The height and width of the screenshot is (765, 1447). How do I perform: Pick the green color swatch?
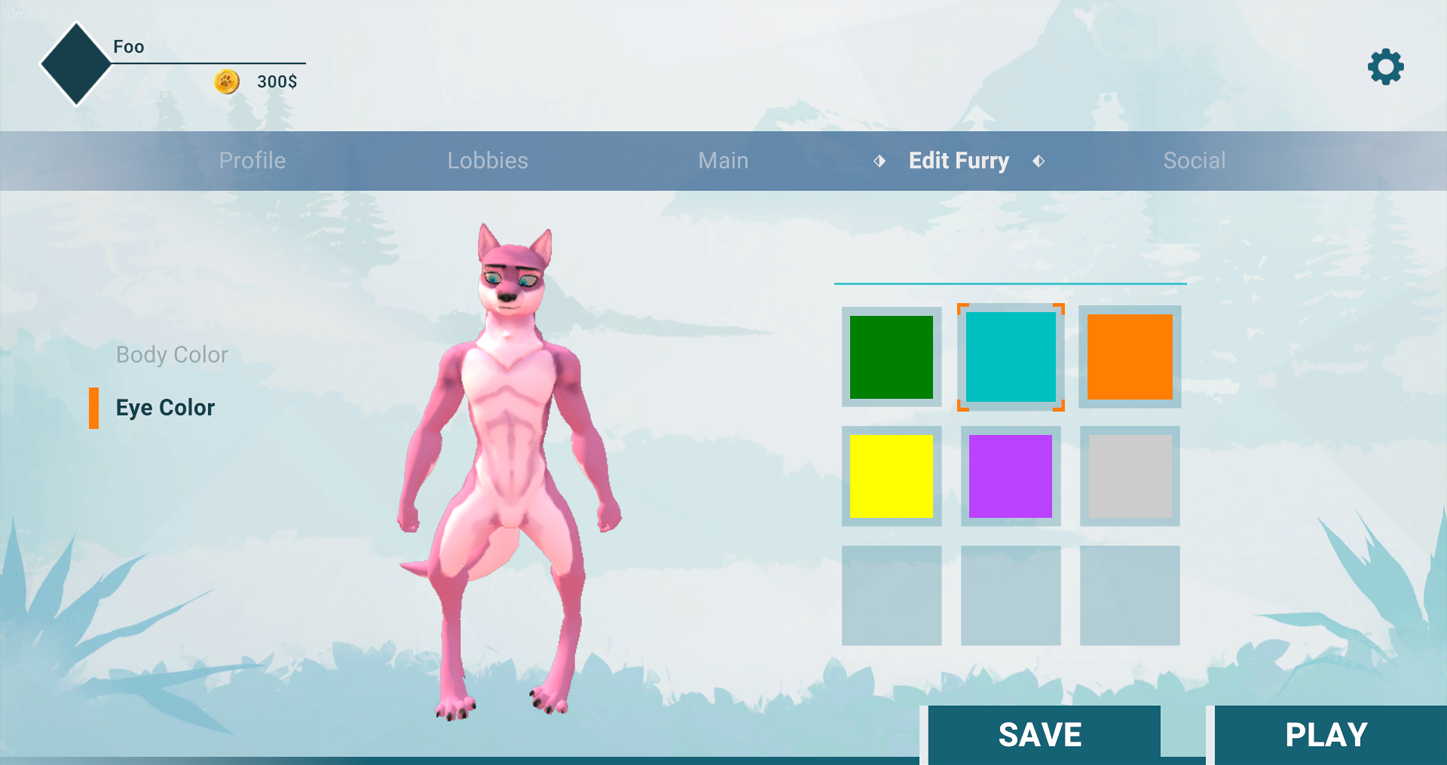pos(891,357)
